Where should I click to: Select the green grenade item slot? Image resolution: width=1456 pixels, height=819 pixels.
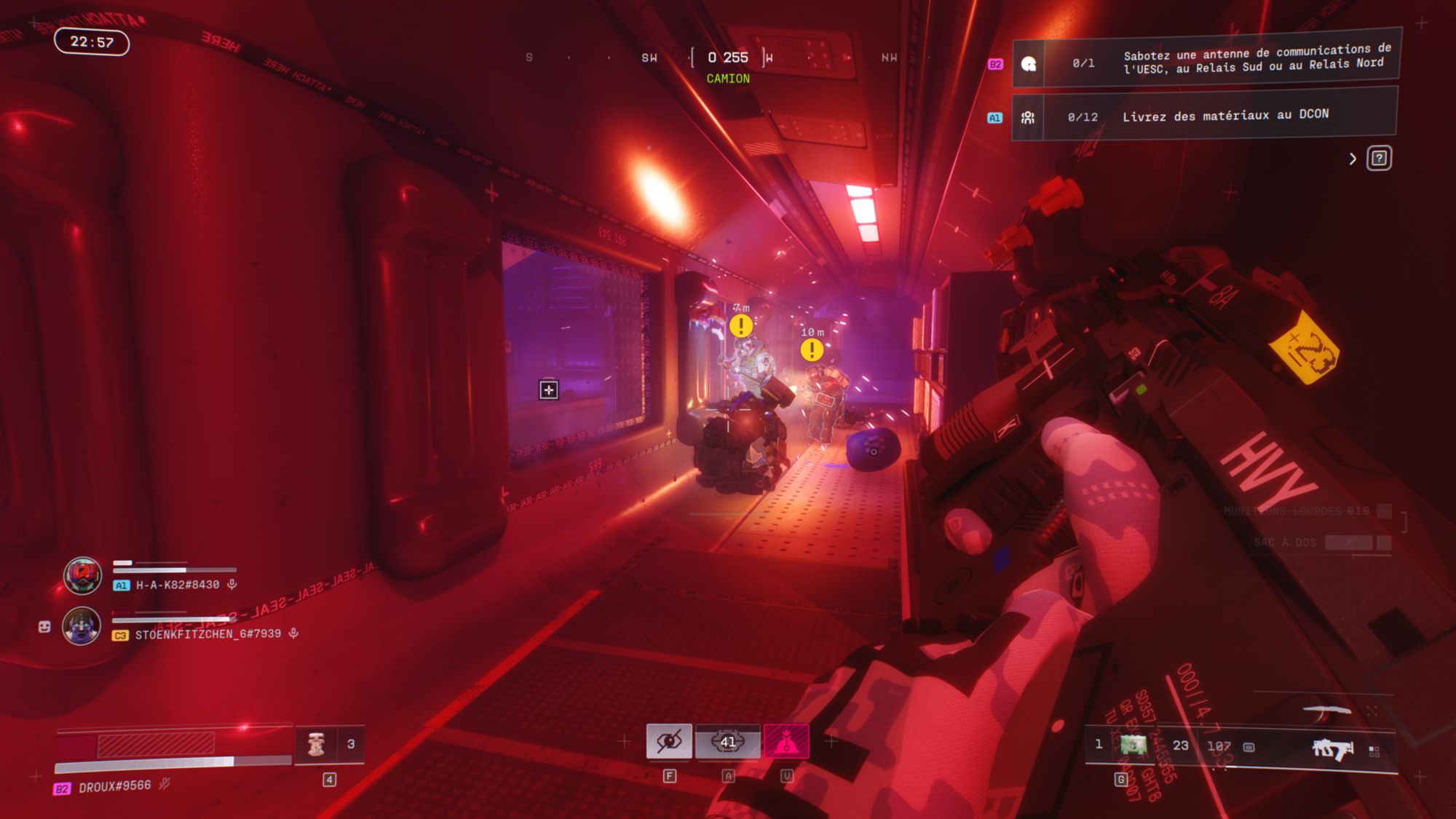pos(1133,745)
